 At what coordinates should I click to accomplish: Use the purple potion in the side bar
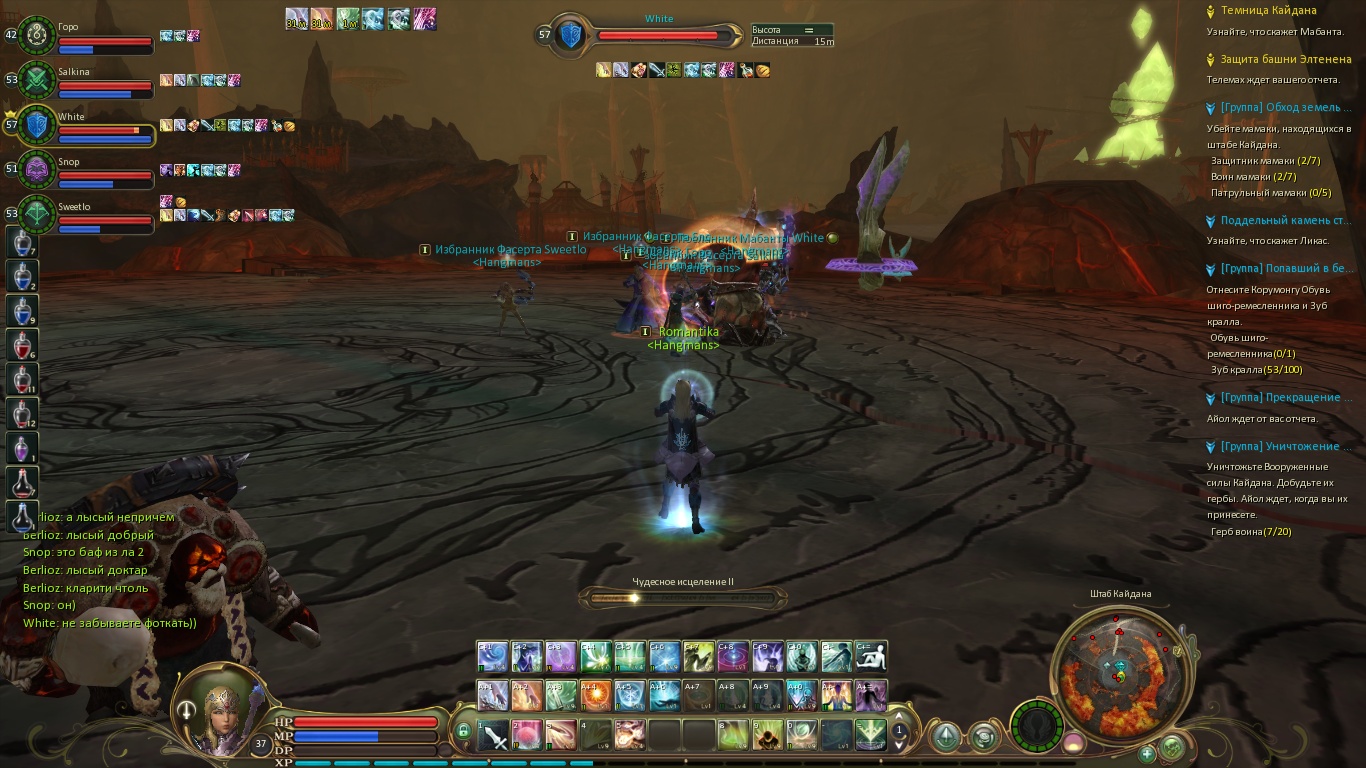coord(22,447)
